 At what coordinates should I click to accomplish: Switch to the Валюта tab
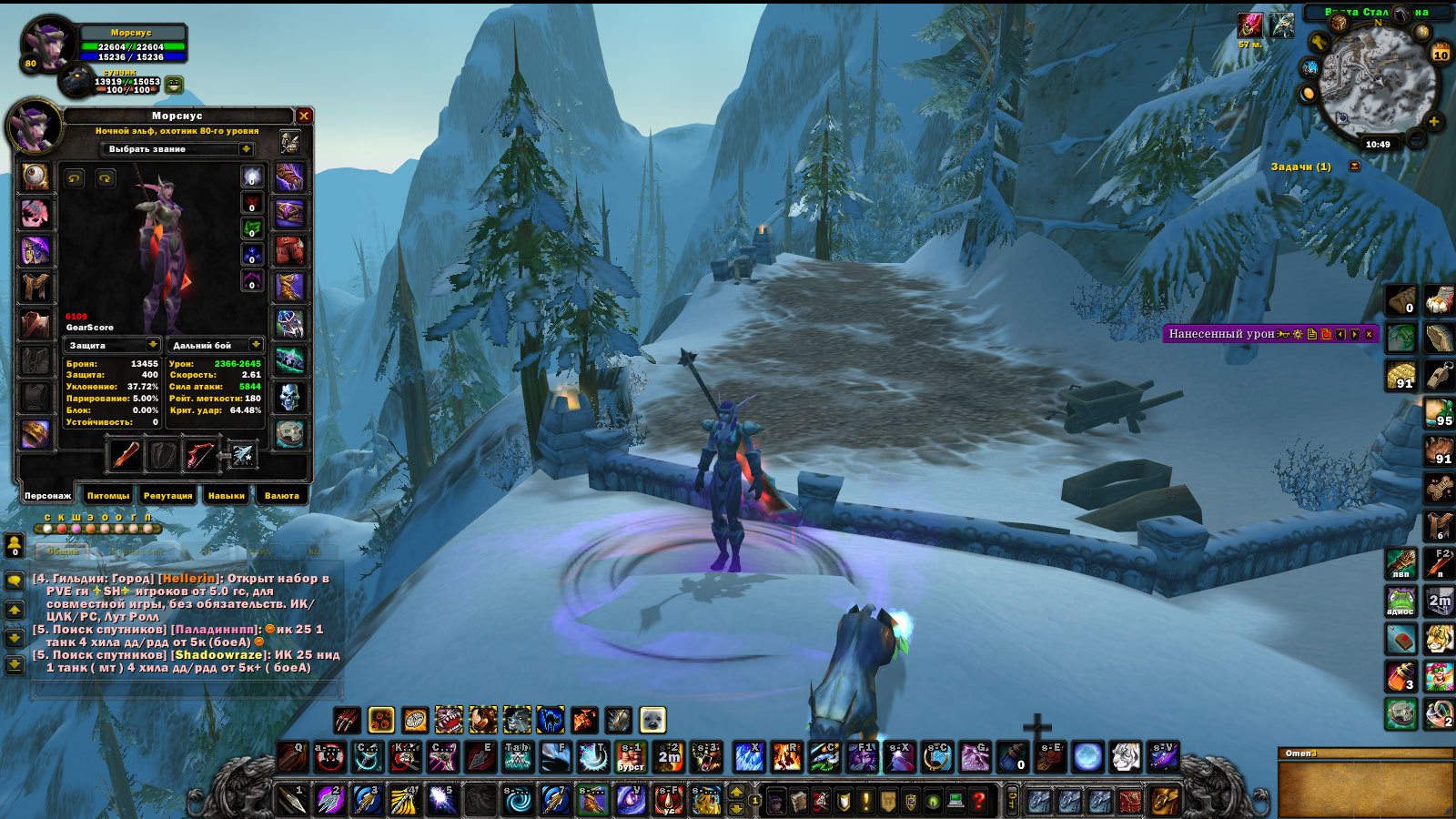pos(281,496)
